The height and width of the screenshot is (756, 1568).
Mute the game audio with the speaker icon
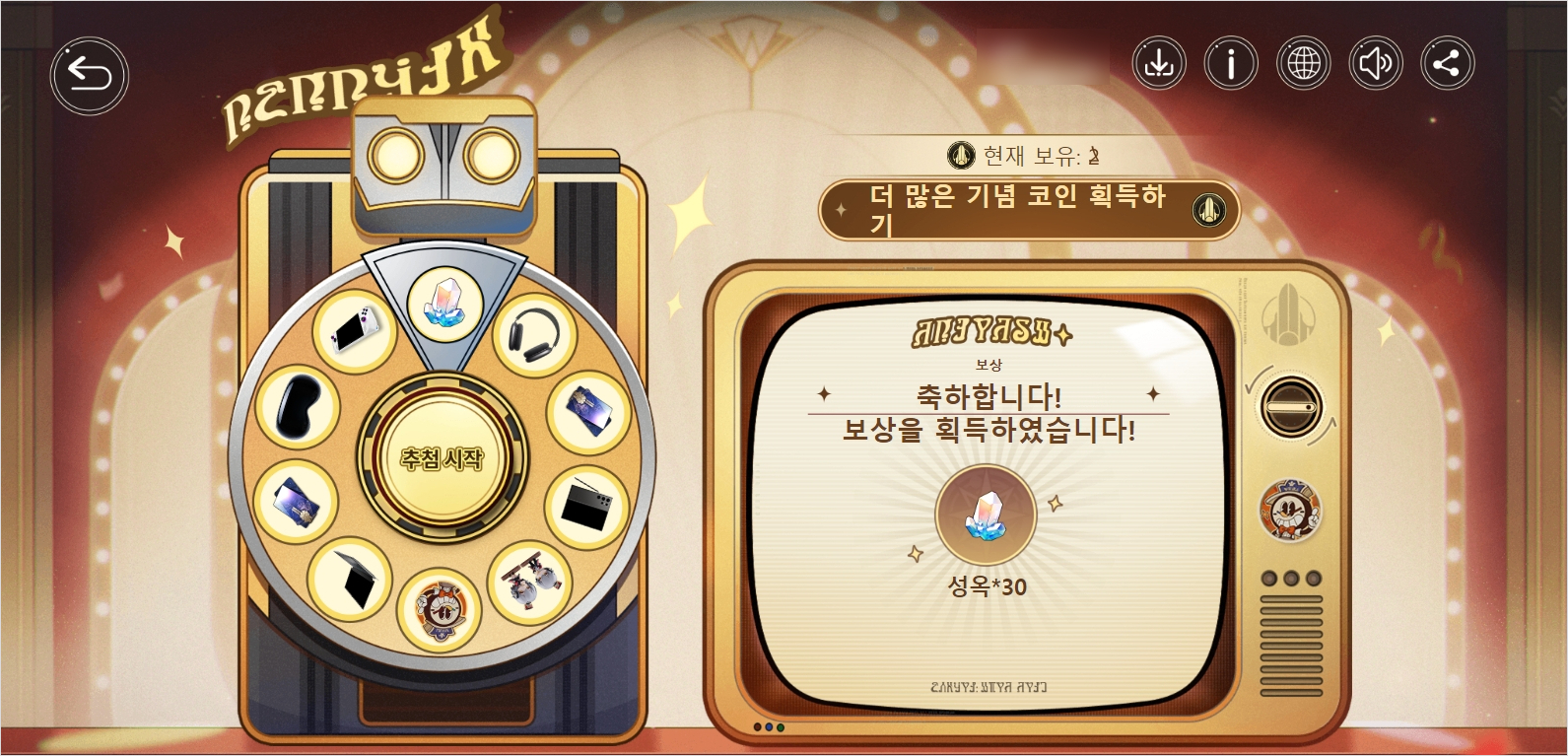pyautogui.click(x=1375, y=65)
